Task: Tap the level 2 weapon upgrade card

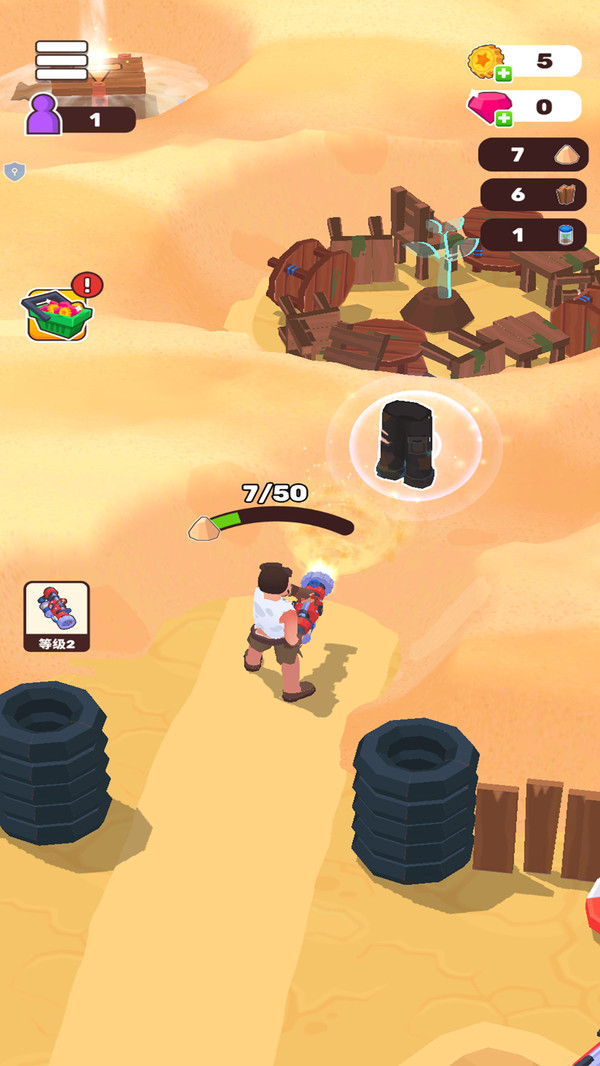Action: tap(57, 616)
